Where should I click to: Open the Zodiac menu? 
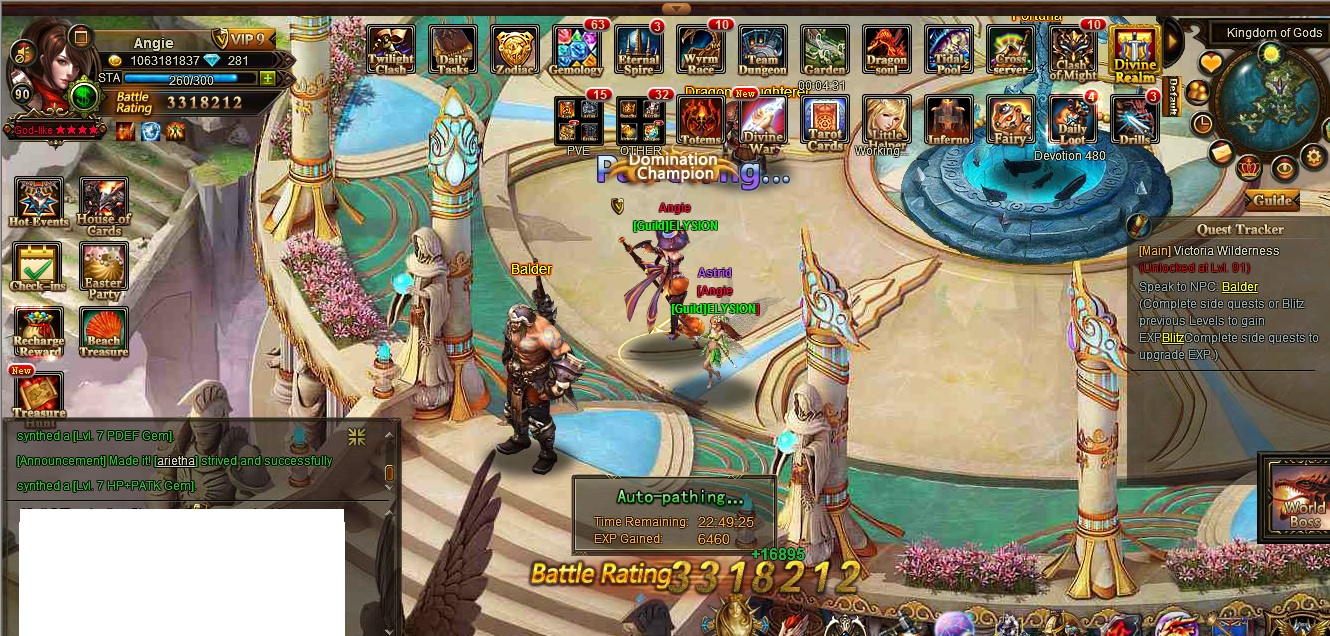coord(515,50)
